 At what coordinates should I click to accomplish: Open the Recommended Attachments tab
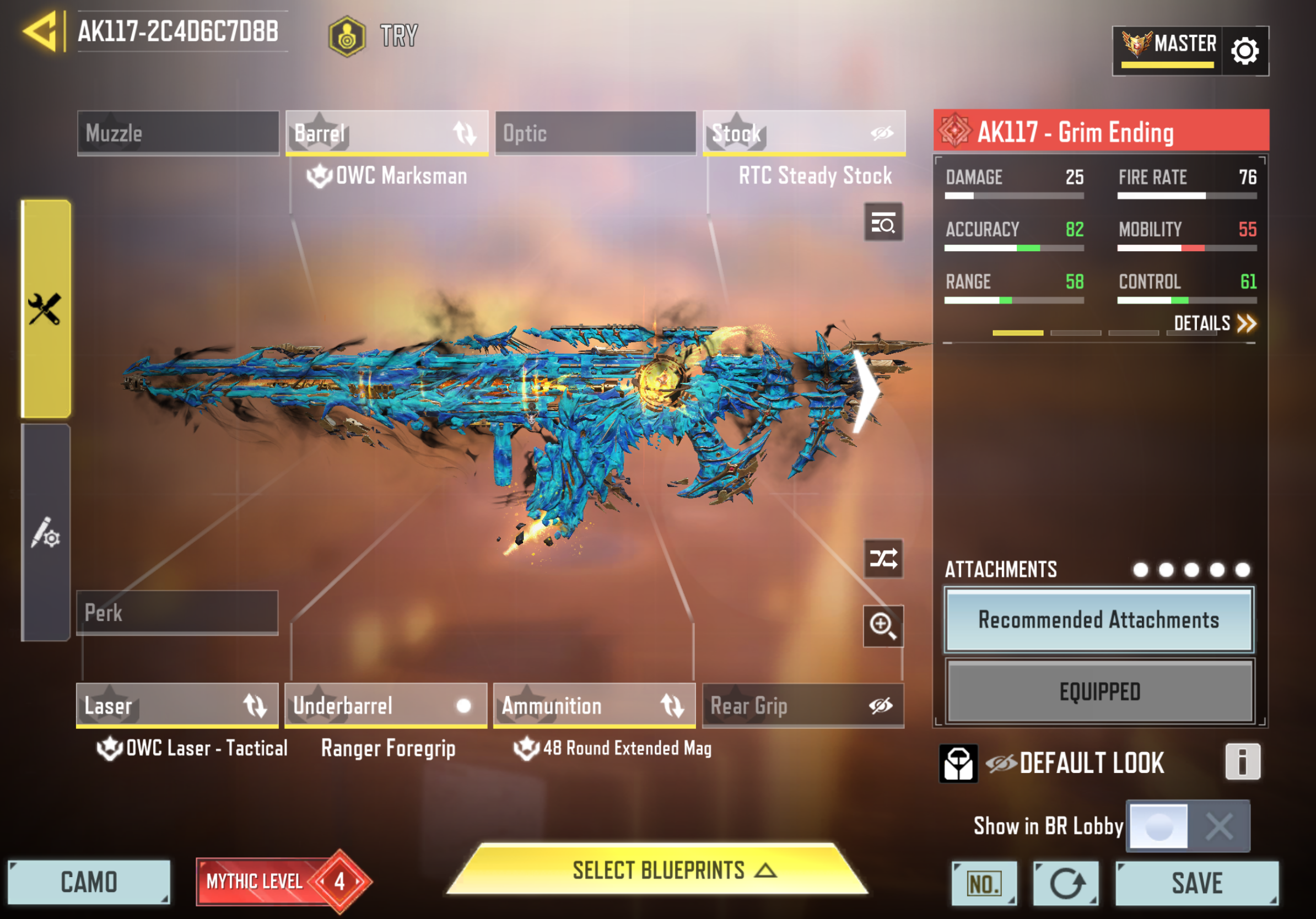(x=1098, y=620)
